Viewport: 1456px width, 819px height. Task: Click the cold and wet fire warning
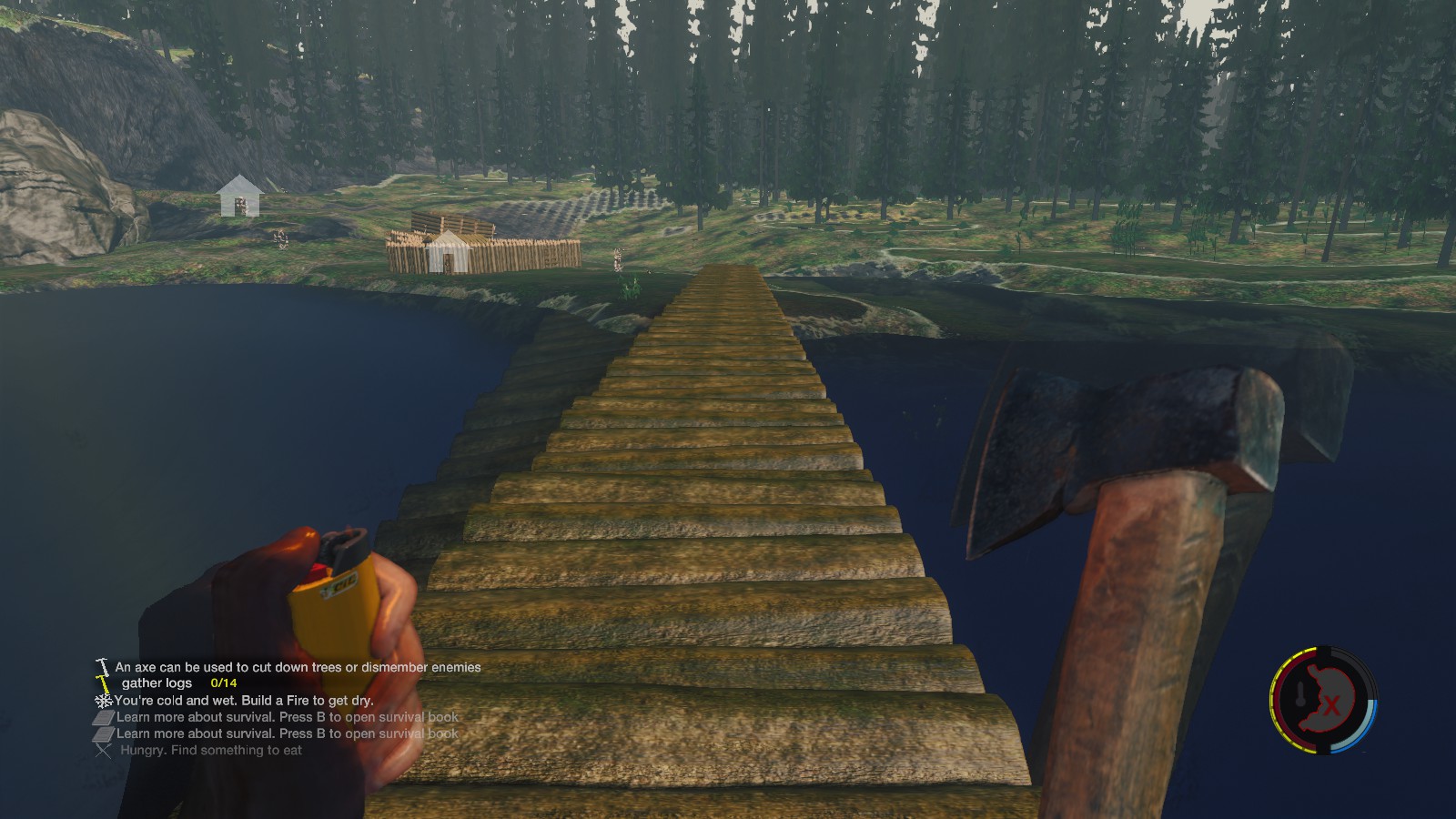pyautogui.click(x=243, y=701)
